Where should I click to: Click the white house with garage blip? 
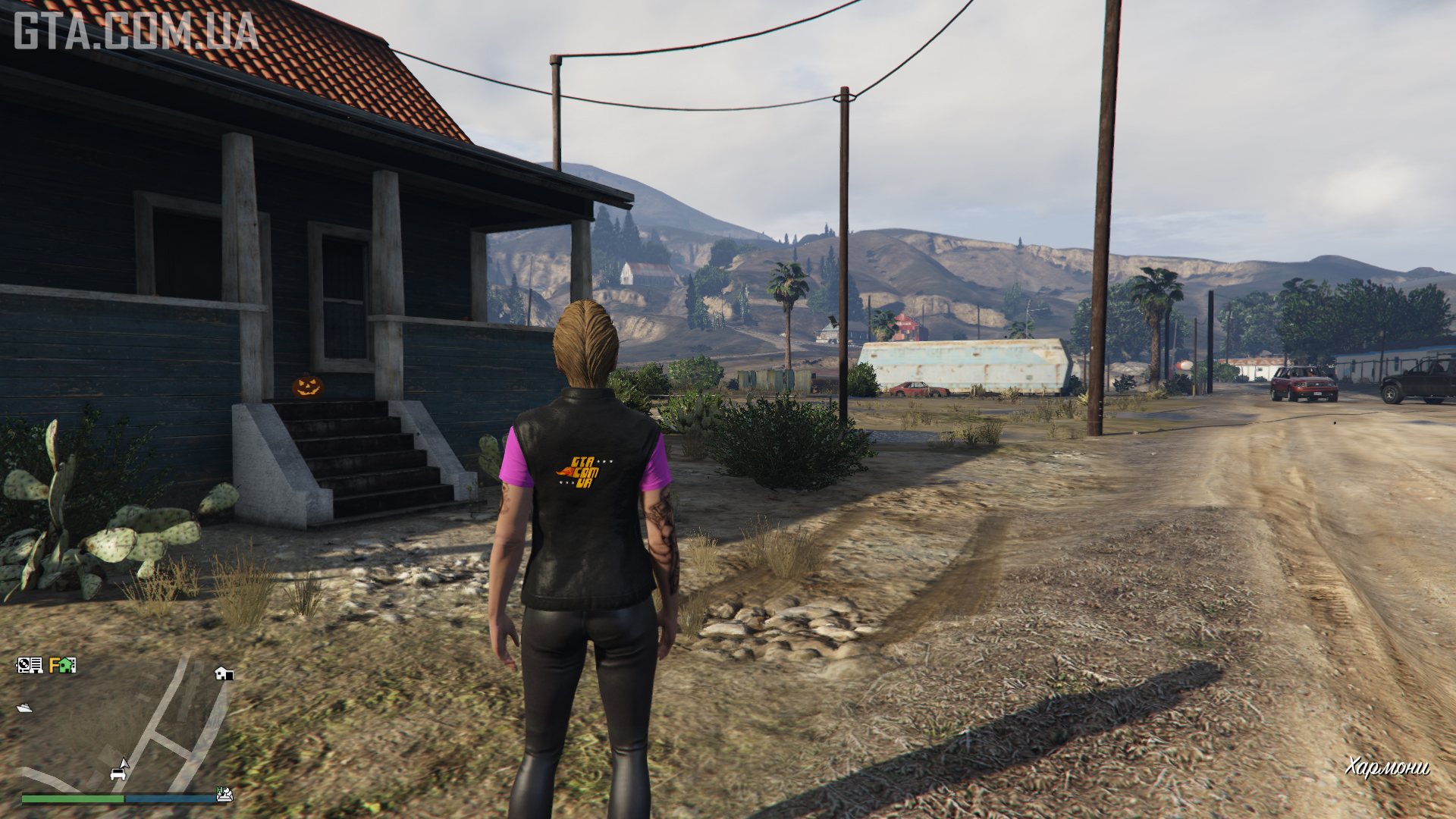click(223, 673)
